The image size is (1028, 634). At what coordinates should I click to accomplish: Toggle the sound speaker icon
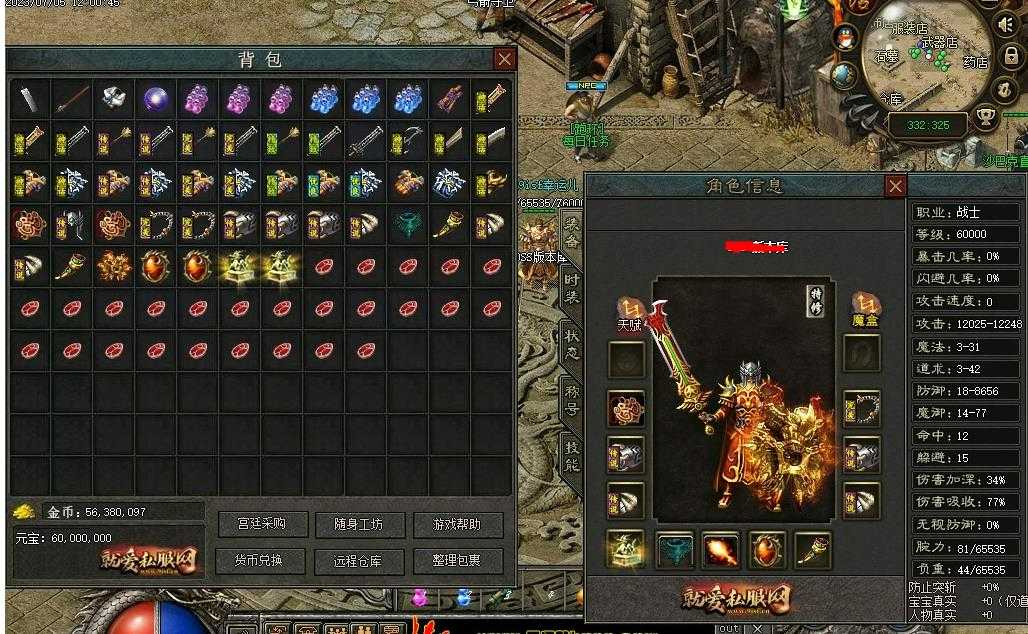click(x=1007, y=24)
